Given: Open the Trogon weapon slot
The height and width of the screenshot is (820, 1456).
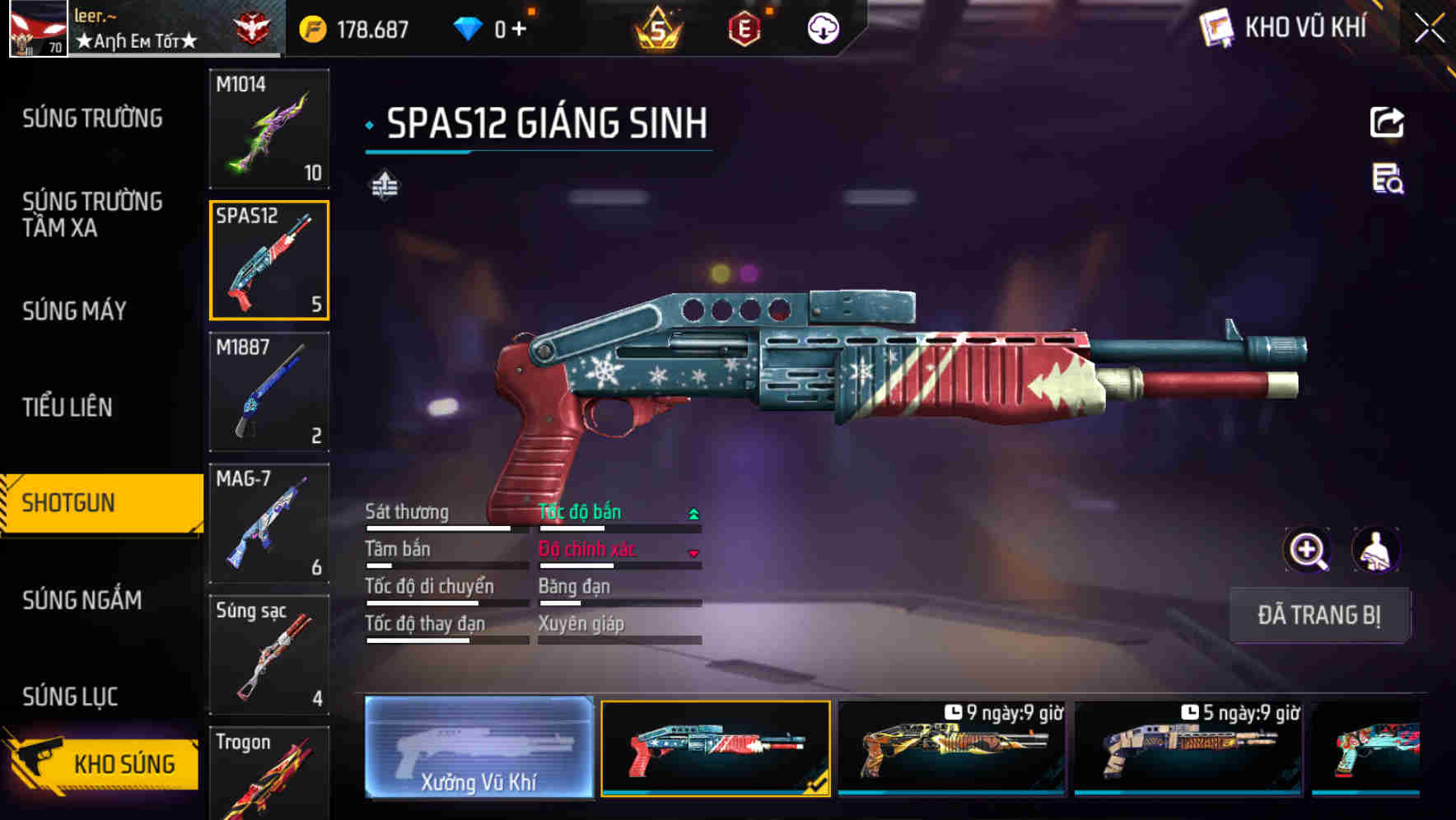Looking at the screenshot, I should coord(269,774).
